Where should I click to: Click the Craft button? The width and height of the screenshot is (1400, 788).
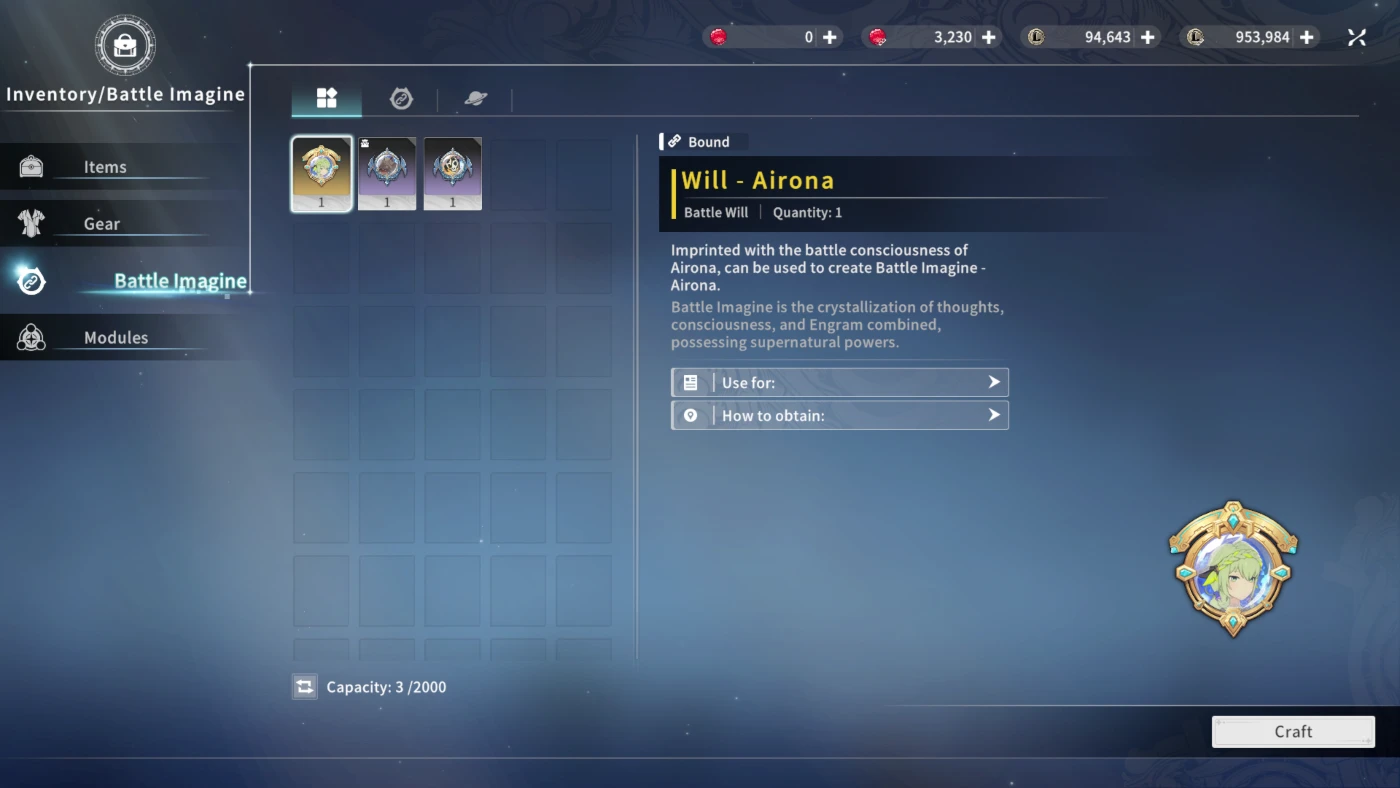pos(1293,732)
